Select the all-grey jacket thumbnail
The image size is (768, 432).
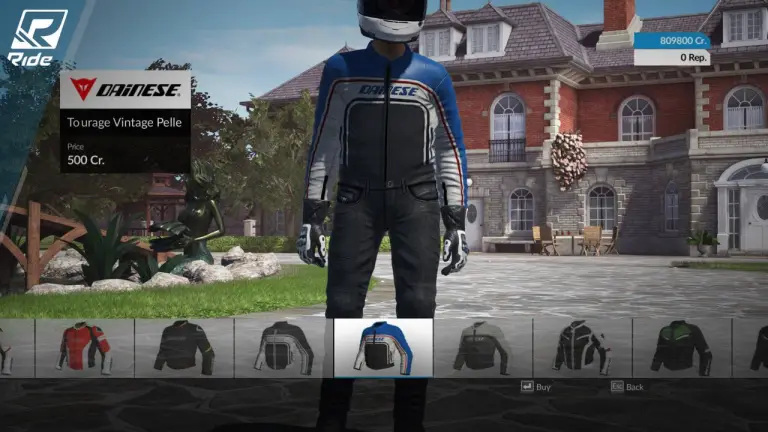482,348
